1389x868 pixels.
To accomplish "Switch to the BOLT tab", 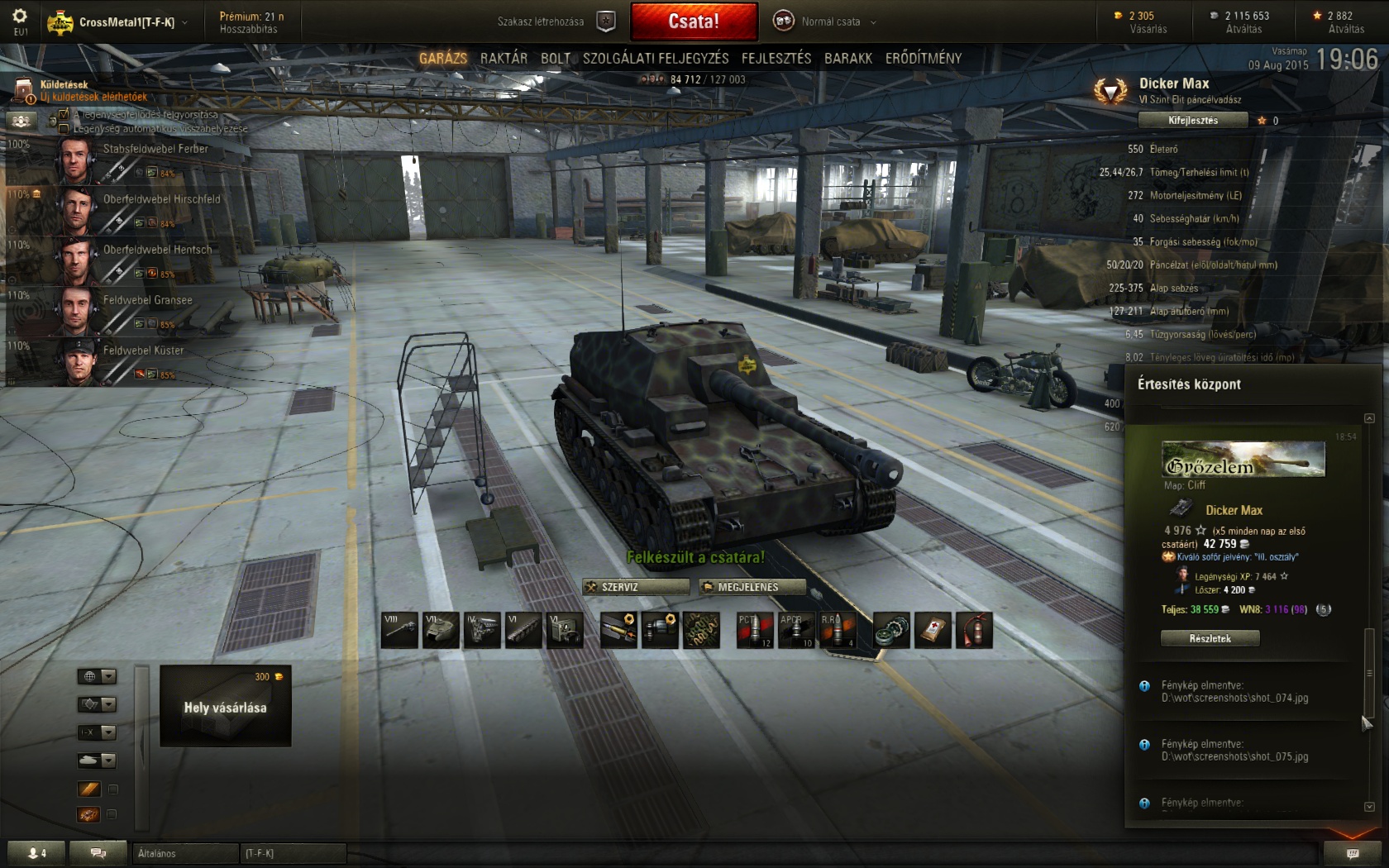I will coord(556,58).
